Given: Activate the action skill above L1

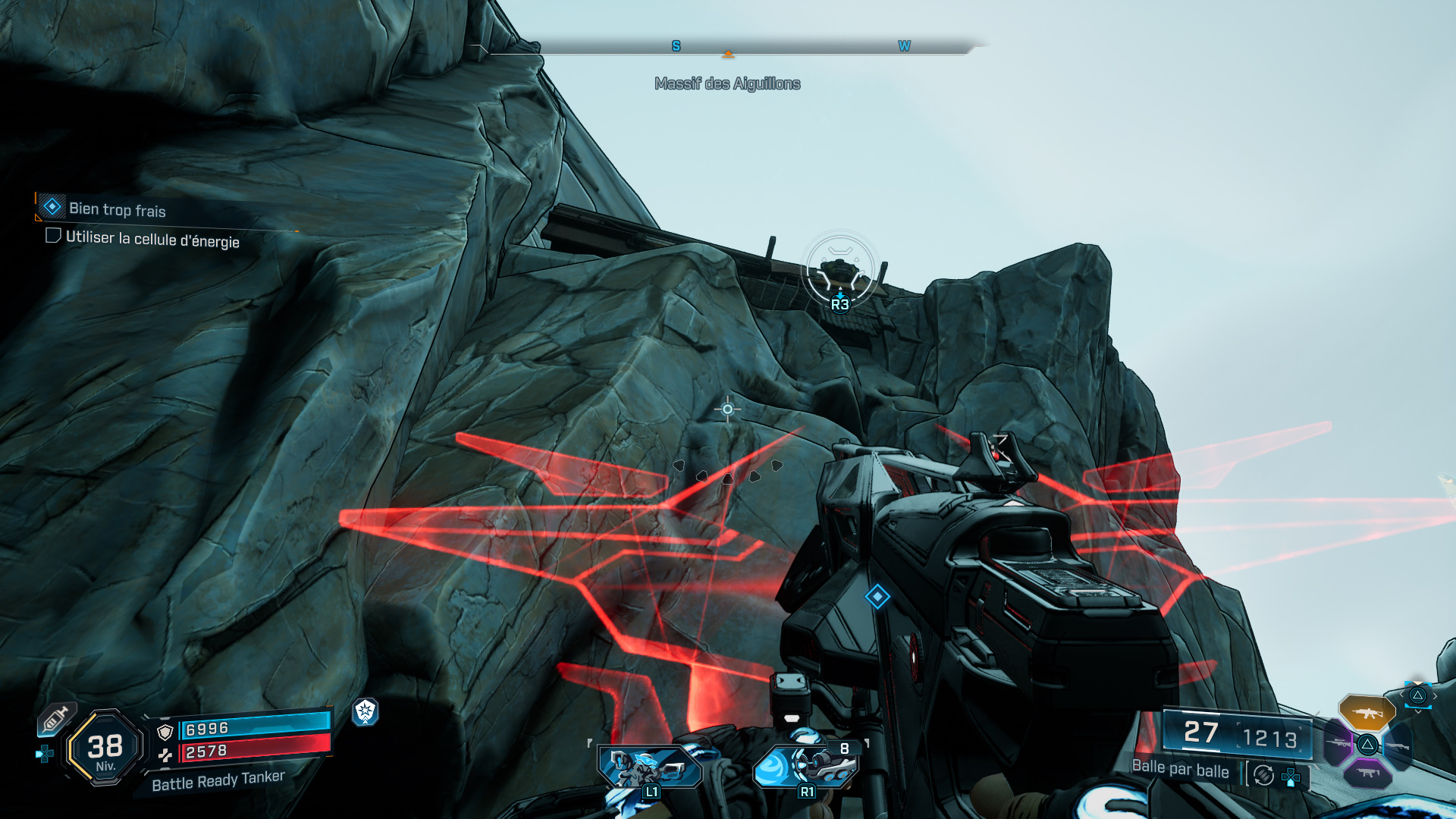Looking at the screenshot, I should (649, 766).
